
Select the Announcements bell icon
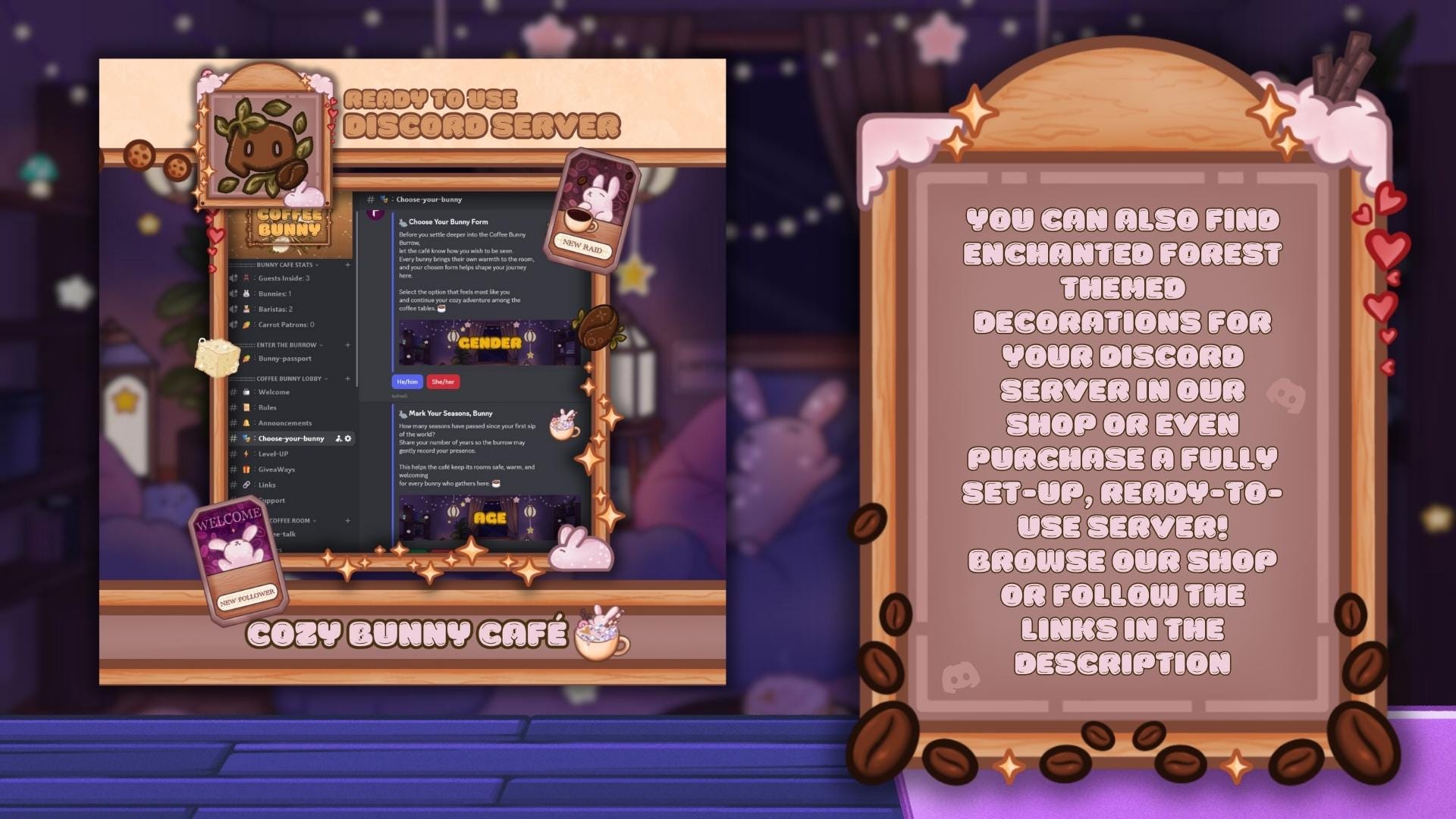246,423
